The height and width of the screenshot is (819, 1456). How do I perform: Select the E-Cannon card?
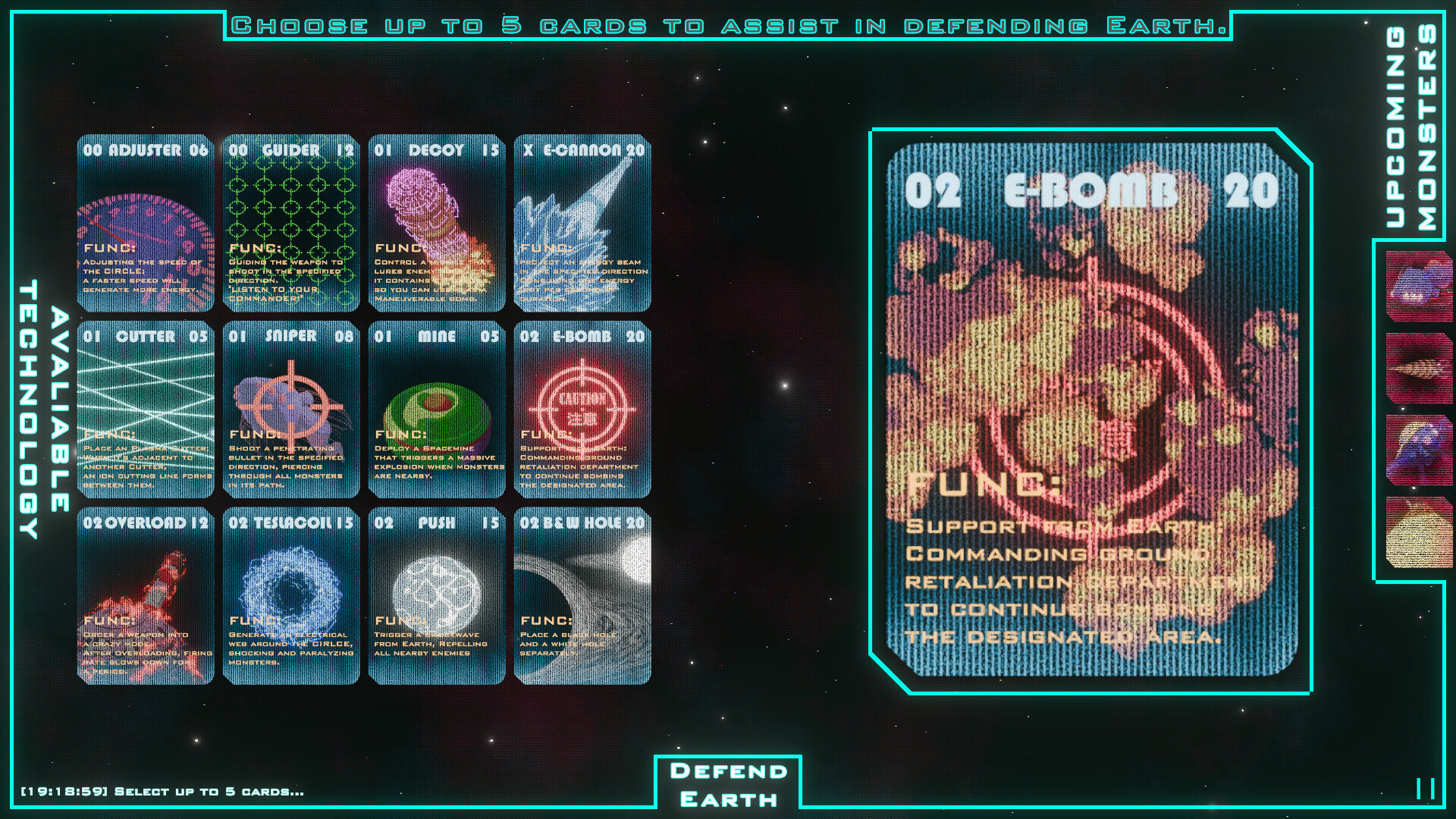pyautogui.click(x=583, y=224)
